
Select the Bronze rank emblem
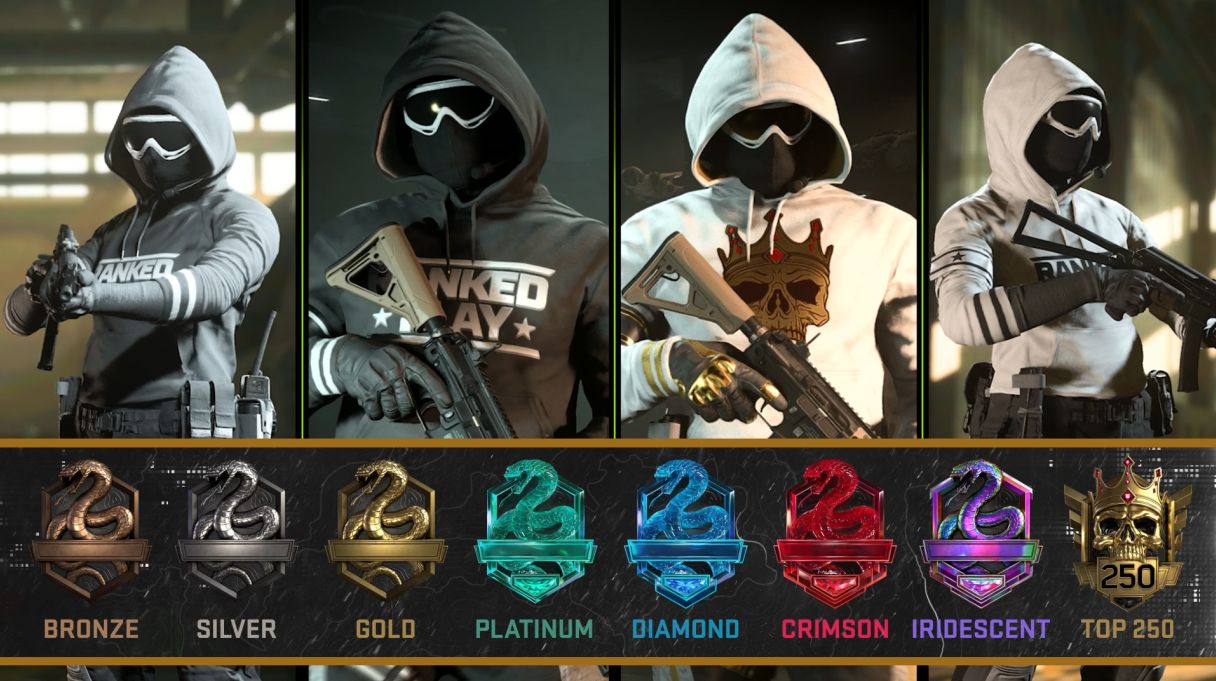tap(90, 530)
